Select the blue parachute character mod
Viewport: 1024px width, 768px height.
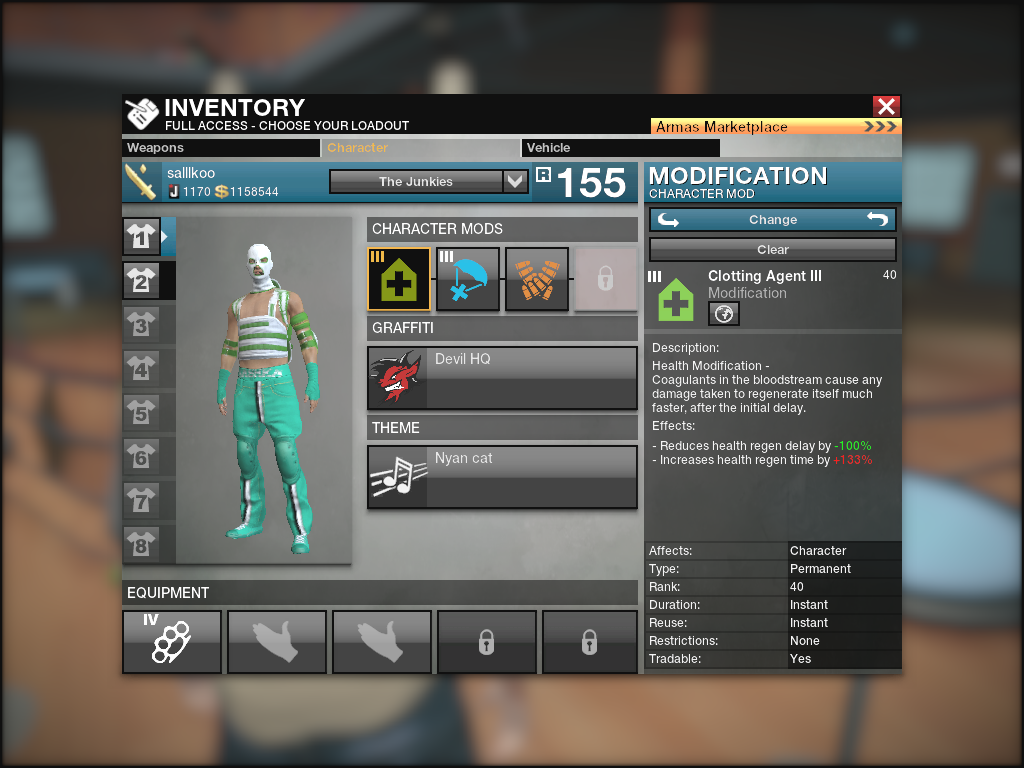[468, 279]
